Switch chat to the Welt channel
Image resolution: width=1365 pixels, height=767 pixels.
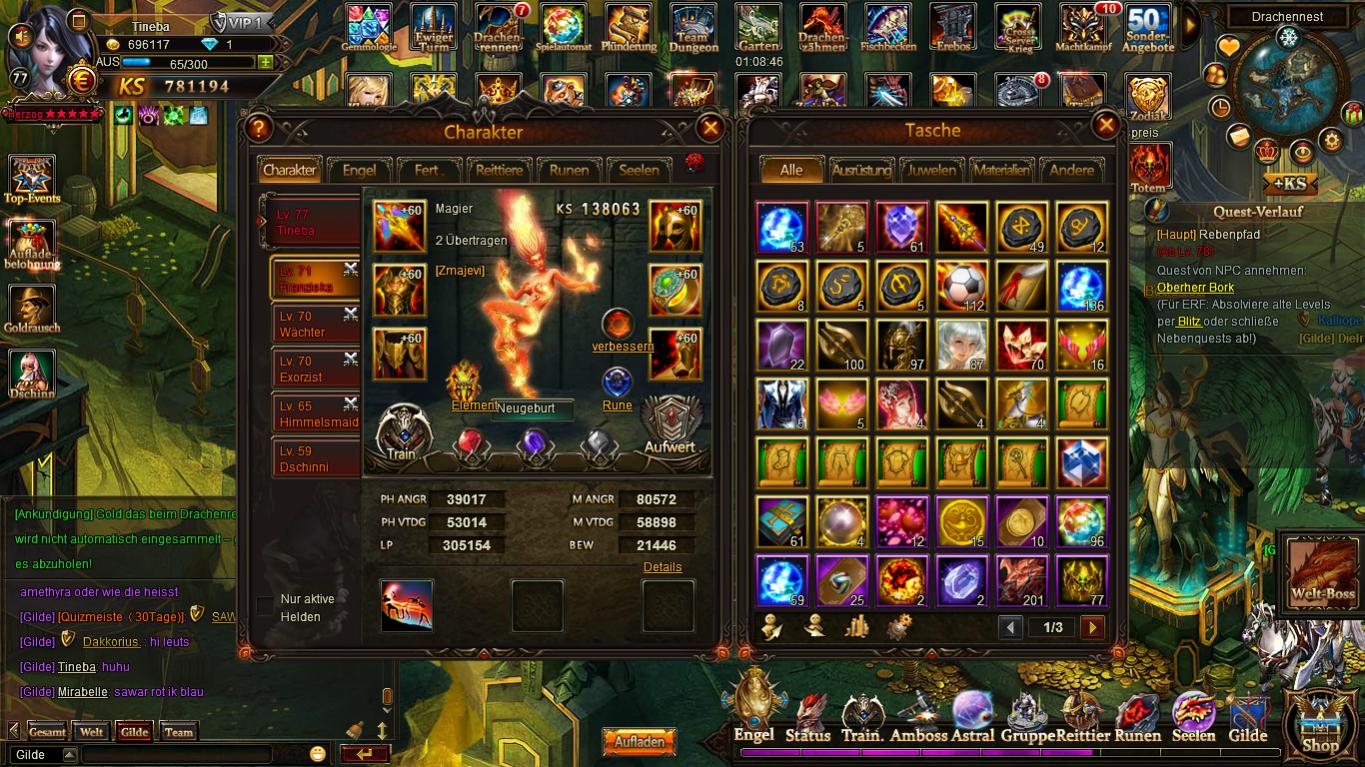point(92,732)
